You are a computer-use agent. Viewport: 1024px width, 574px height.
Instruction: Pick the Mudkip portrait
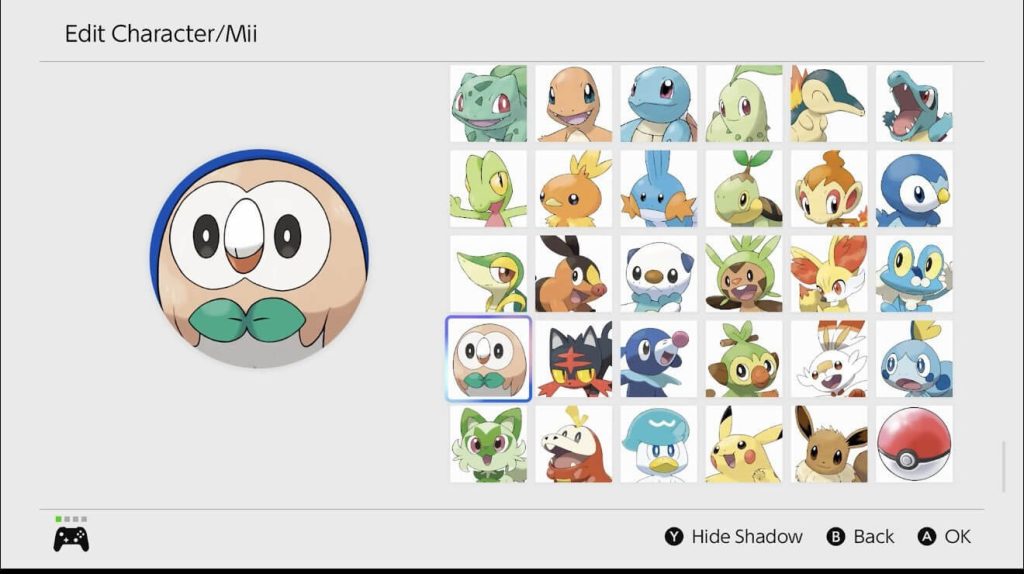(658, 189)
